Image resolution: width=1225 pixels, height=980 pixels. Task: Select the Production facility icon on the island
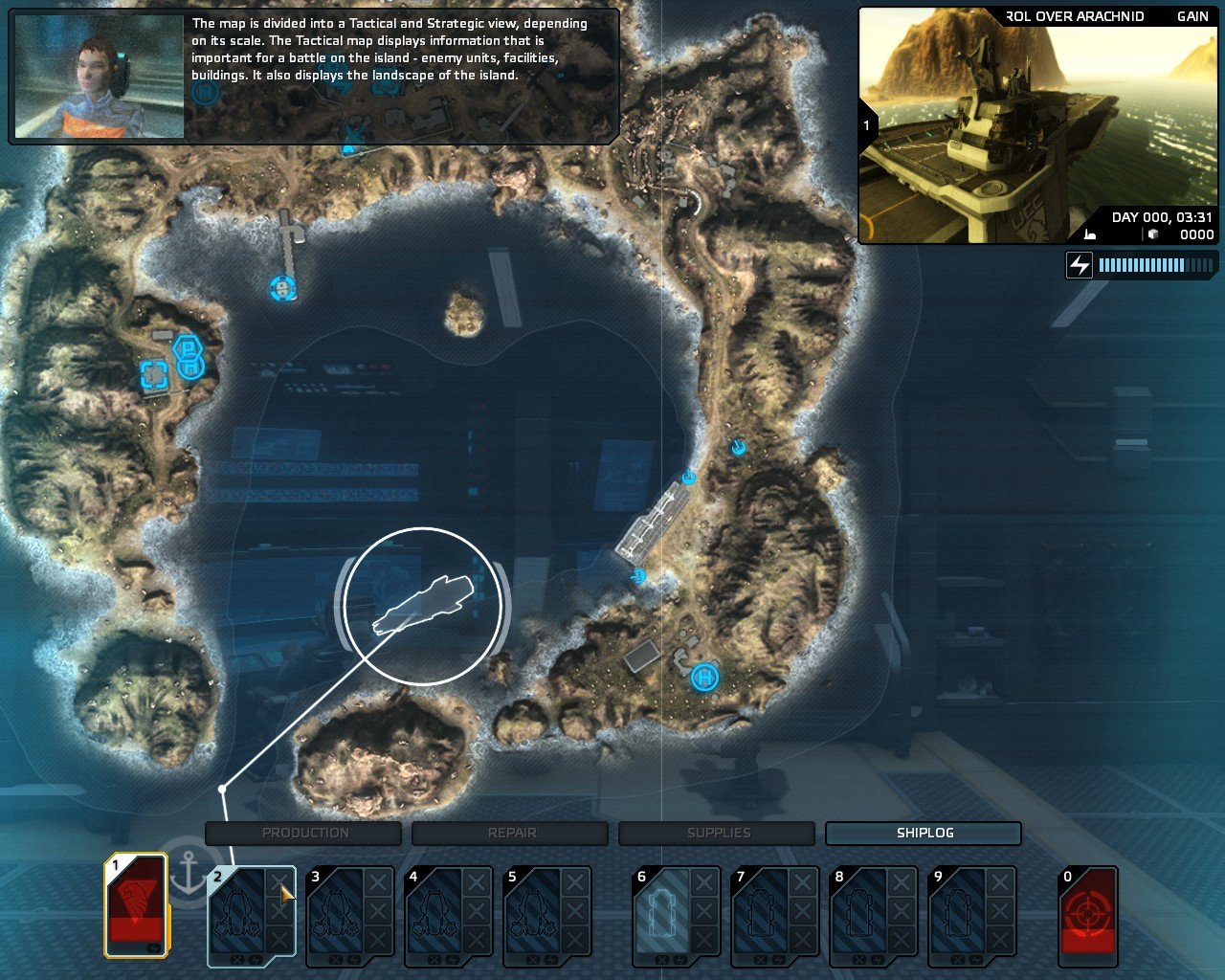point(187,346)
